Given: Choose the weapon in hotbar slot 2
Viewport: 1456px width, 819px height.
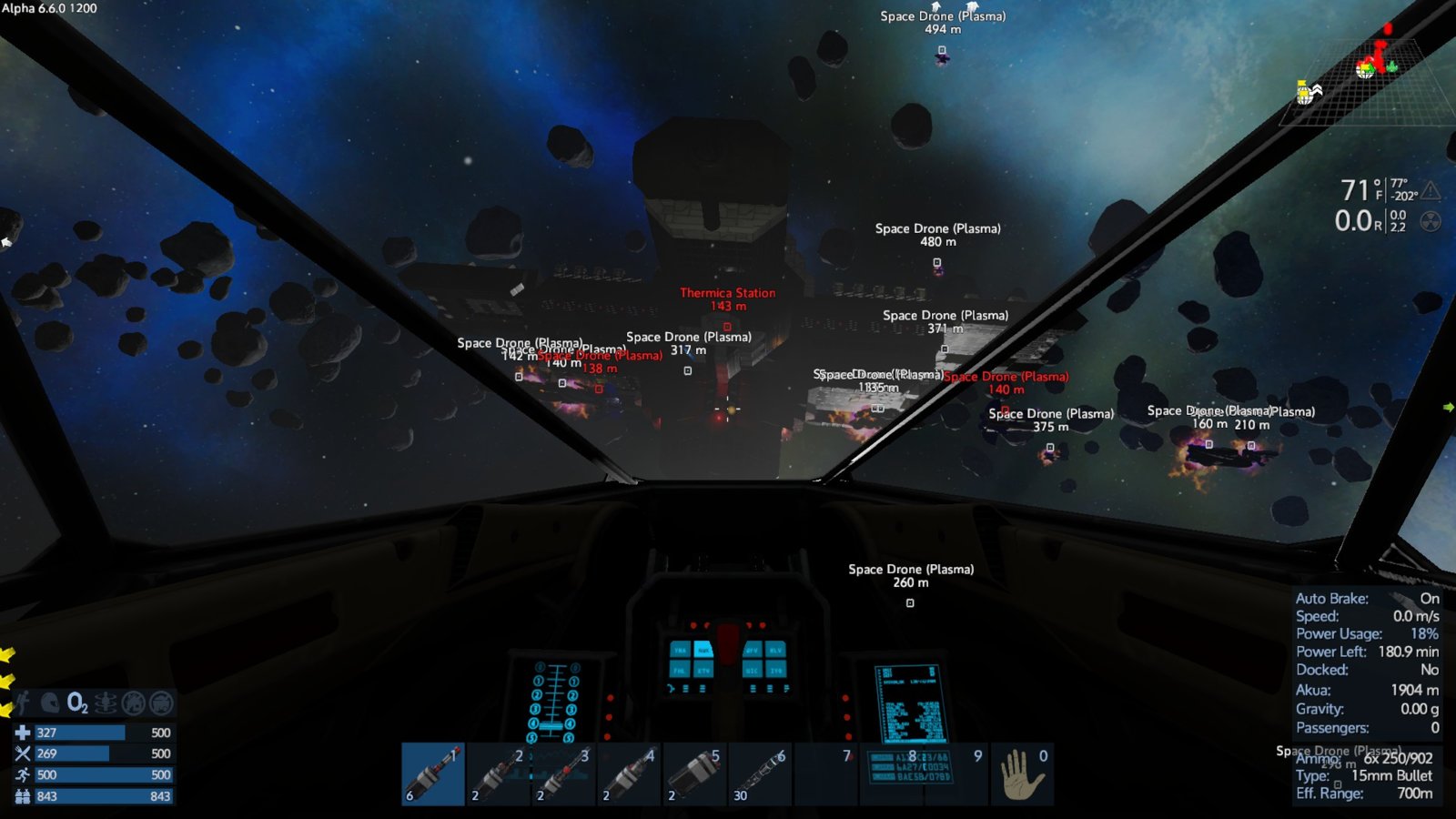Looking at the screenshot, I should (x=499, y=774).
